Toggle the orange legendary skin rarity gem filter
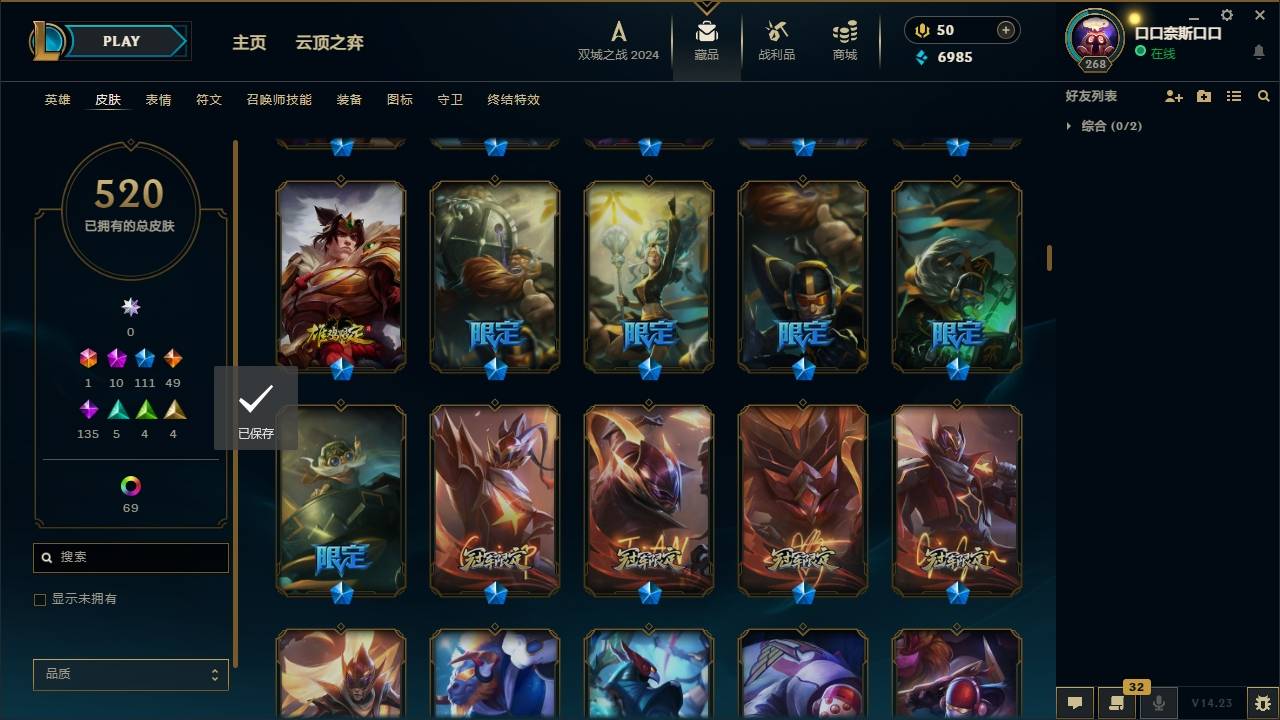This screenshot has width=1280, height=720. click(173, 358)
